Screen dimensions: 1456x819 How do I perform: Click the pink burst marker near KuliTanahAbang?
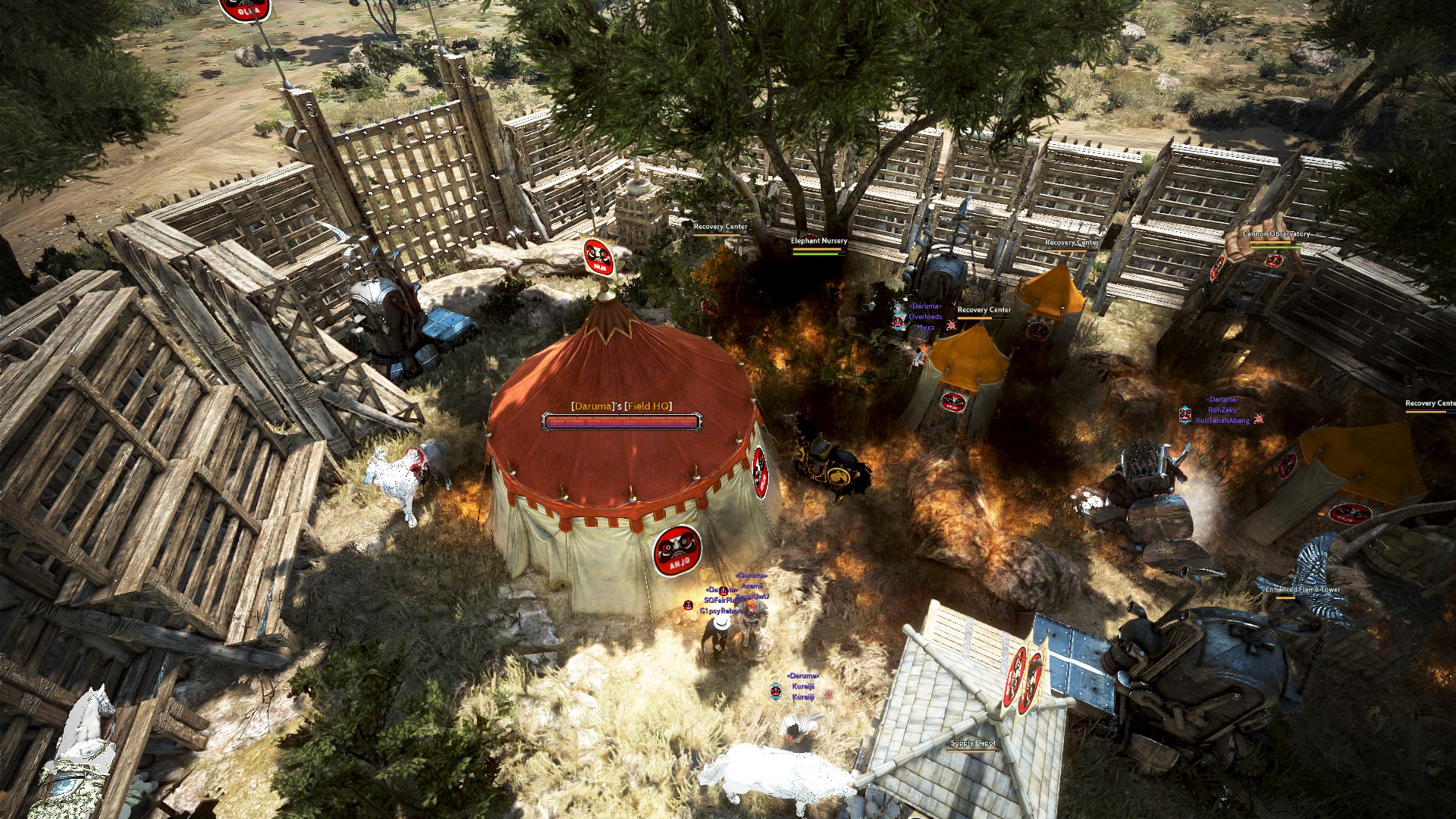[x=1259, y=419]
